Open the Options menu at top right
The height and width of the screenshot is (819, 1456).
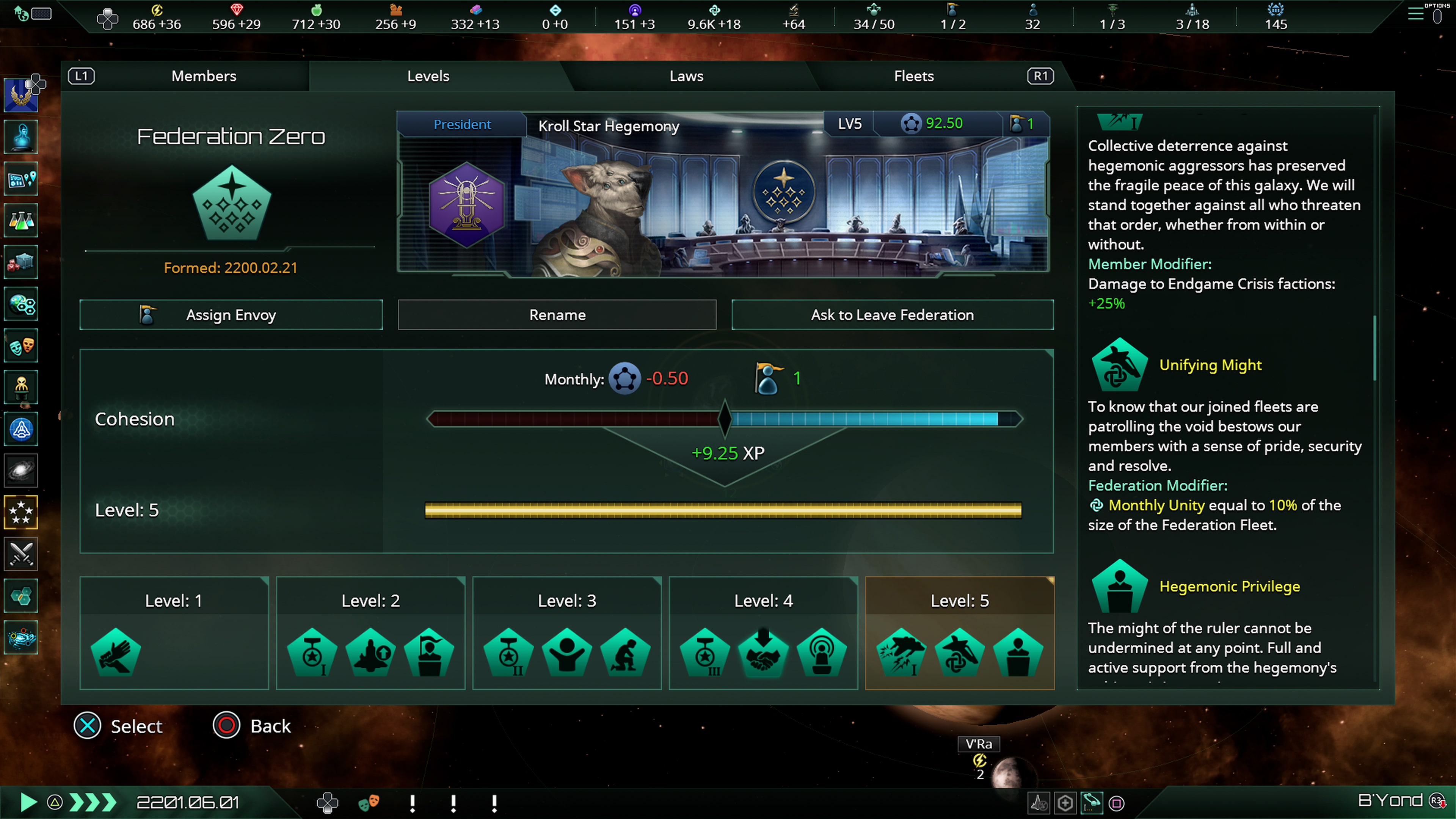pyautogui.click(x=1416, y=14)
